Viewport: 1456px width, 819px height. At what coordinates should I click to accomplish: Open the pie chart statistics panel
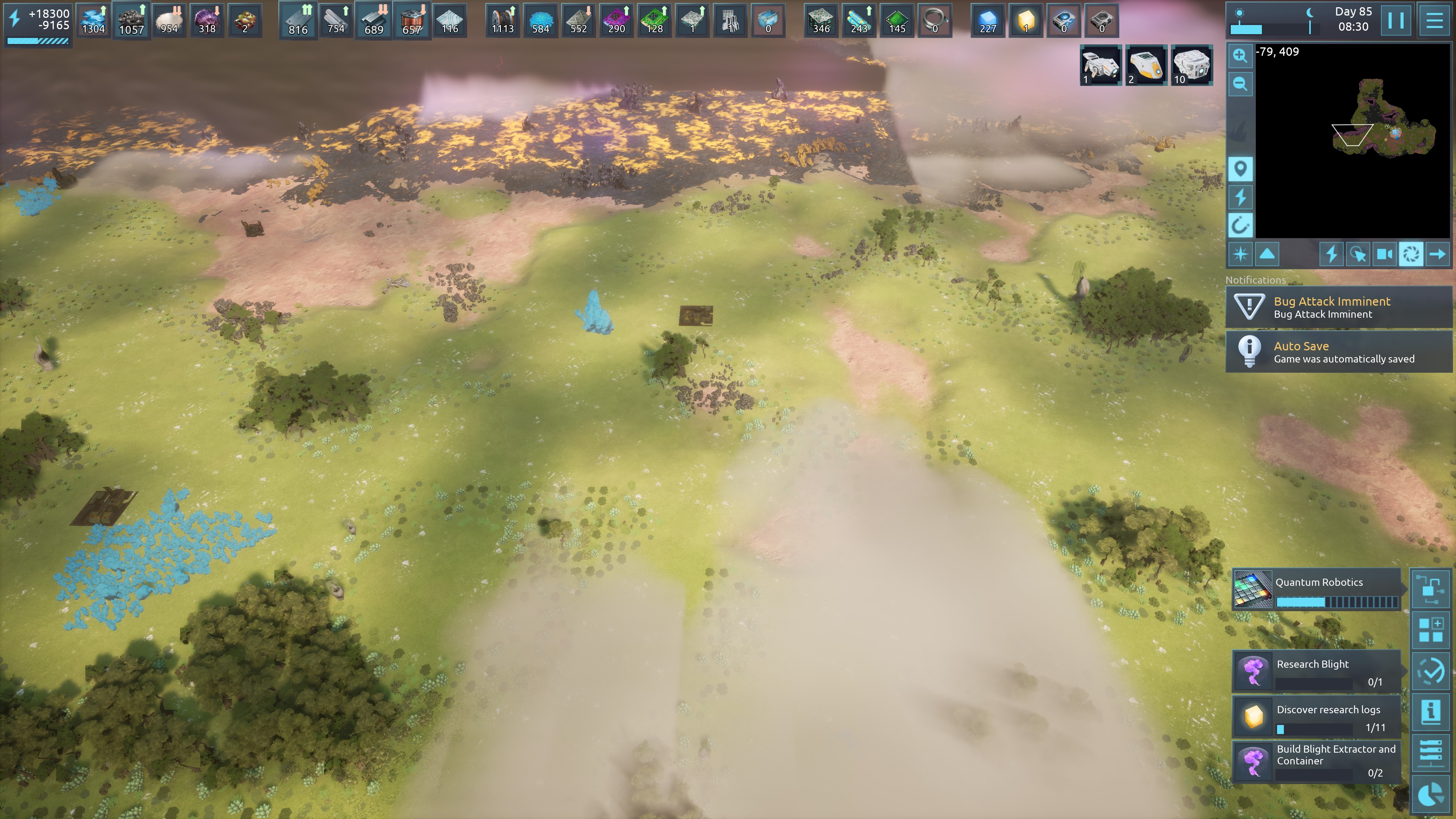(1431, 794)
